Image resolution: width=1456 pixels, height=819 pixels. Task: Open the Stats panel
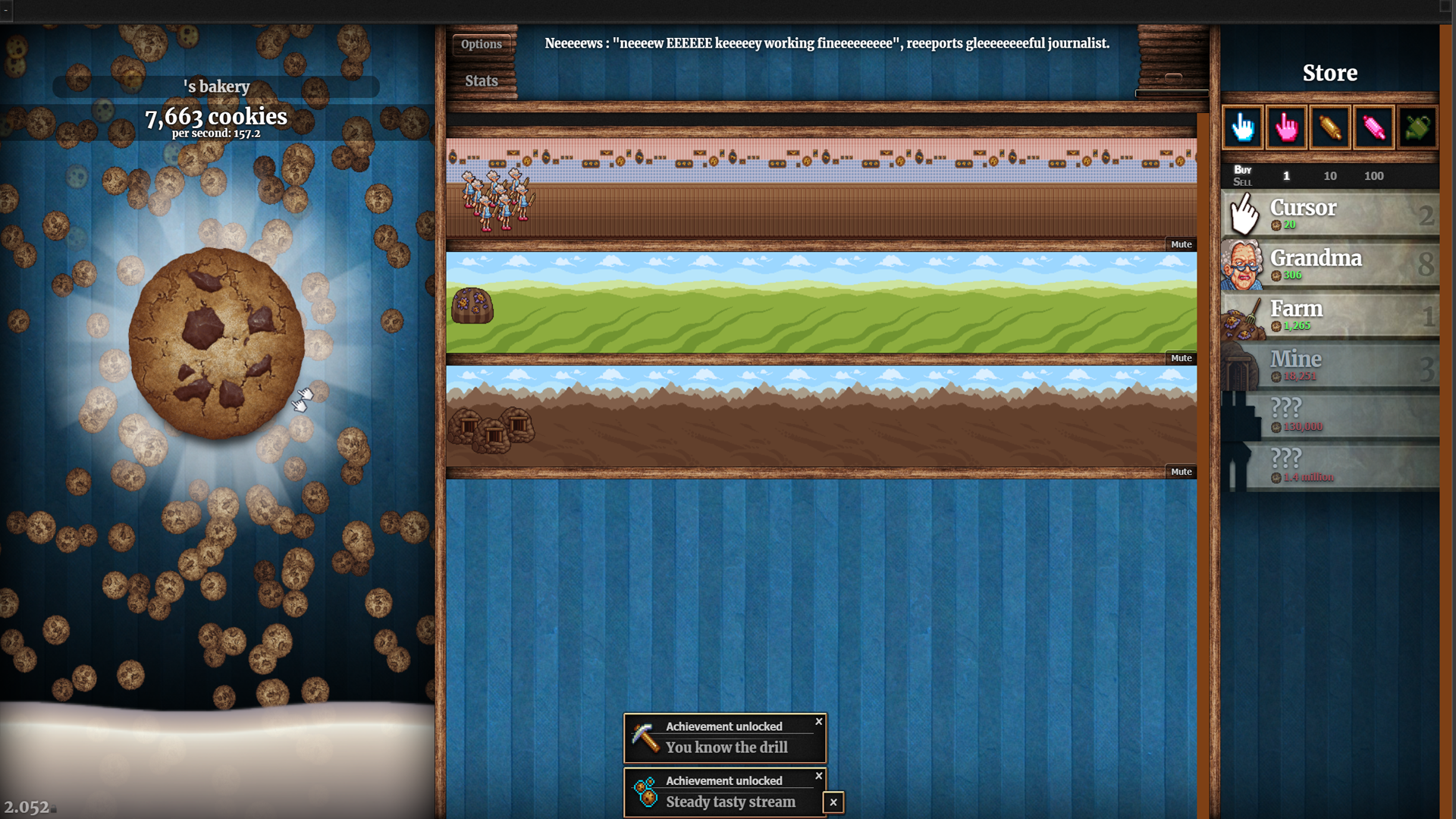tap(482, 80)
